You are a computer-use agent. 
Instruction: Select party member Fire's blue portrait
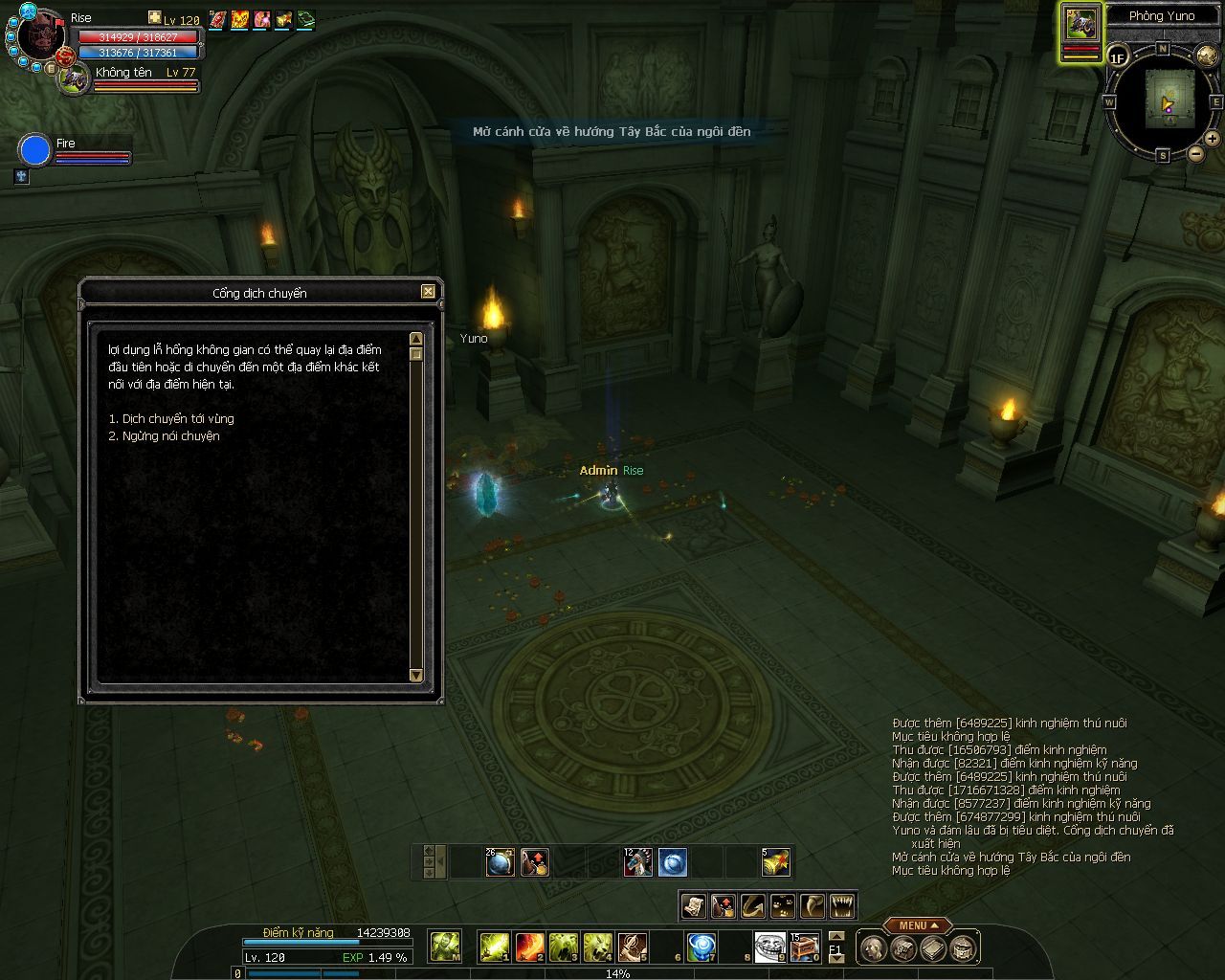point(34,150)
